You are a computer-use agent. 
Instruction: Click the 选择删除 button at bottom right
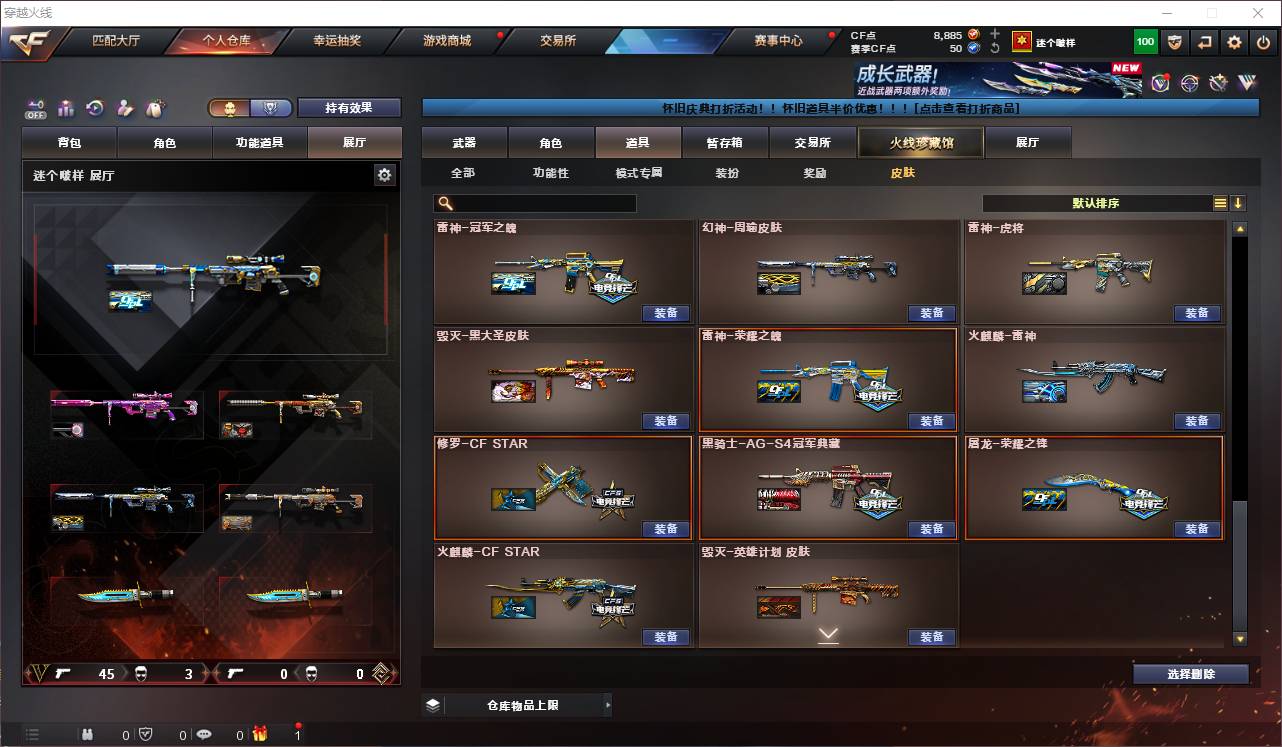(x=1191, y=674)
